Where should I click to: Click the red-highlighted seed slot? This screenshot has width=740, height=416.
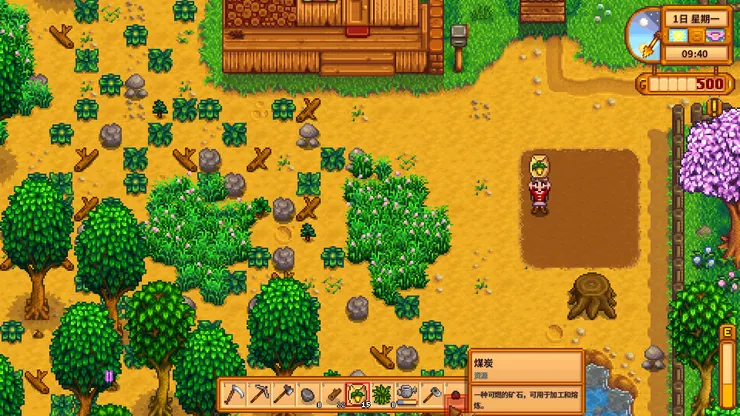[x=357, y=394]
